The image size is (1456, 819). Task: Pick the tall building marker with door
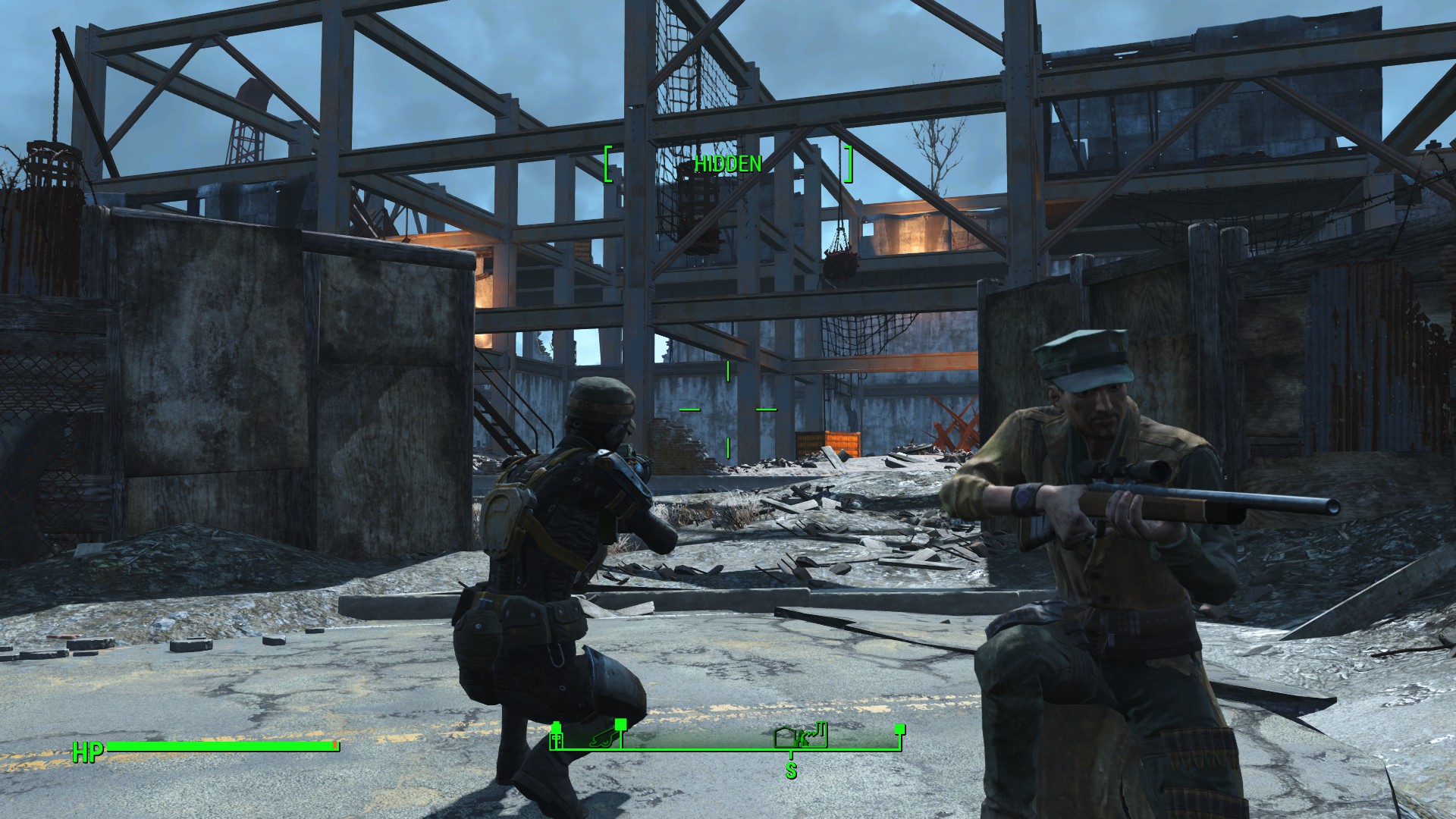point(556,739)
